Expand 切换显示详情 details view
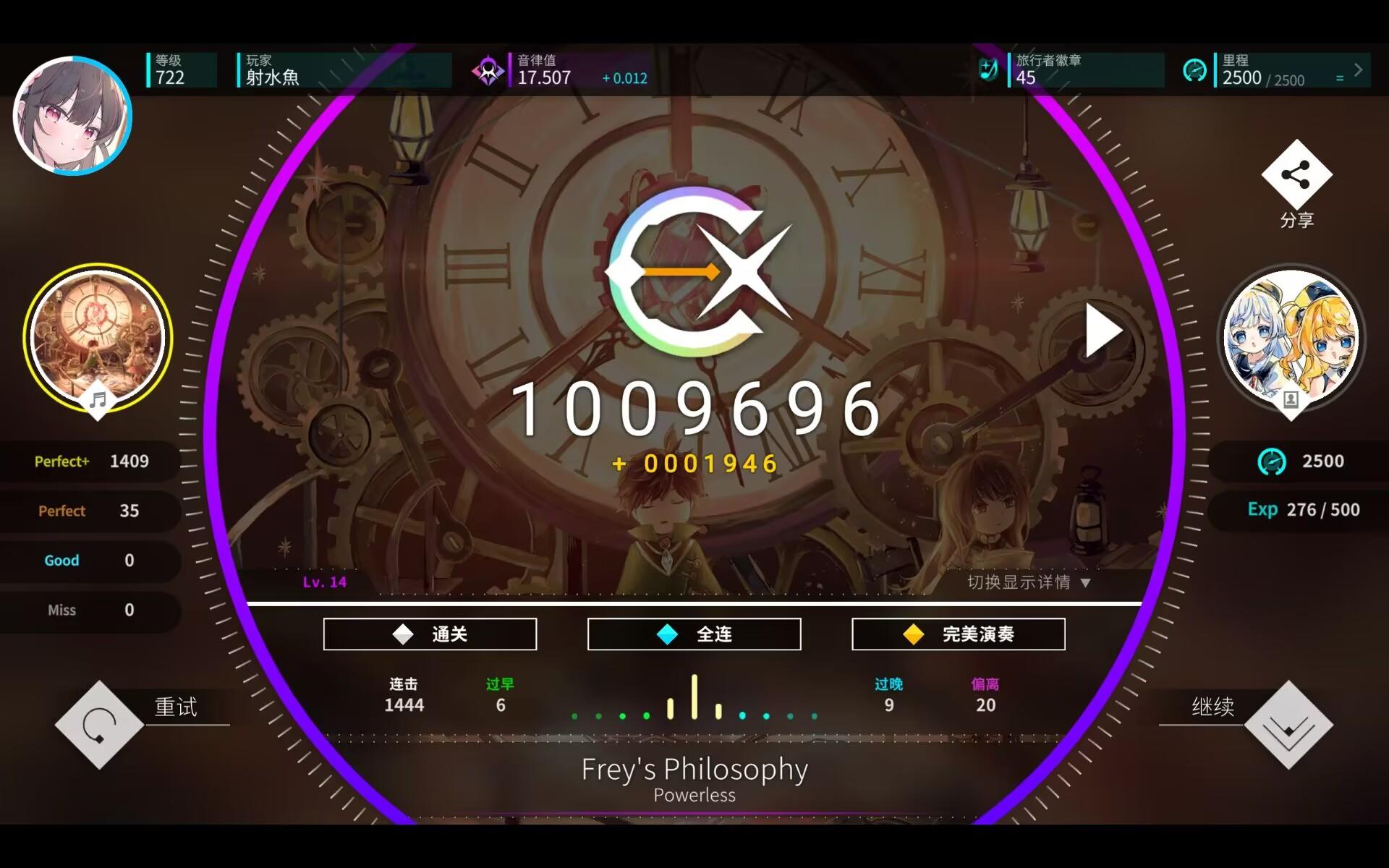The image size is (1389, 868). (1028, 582)
